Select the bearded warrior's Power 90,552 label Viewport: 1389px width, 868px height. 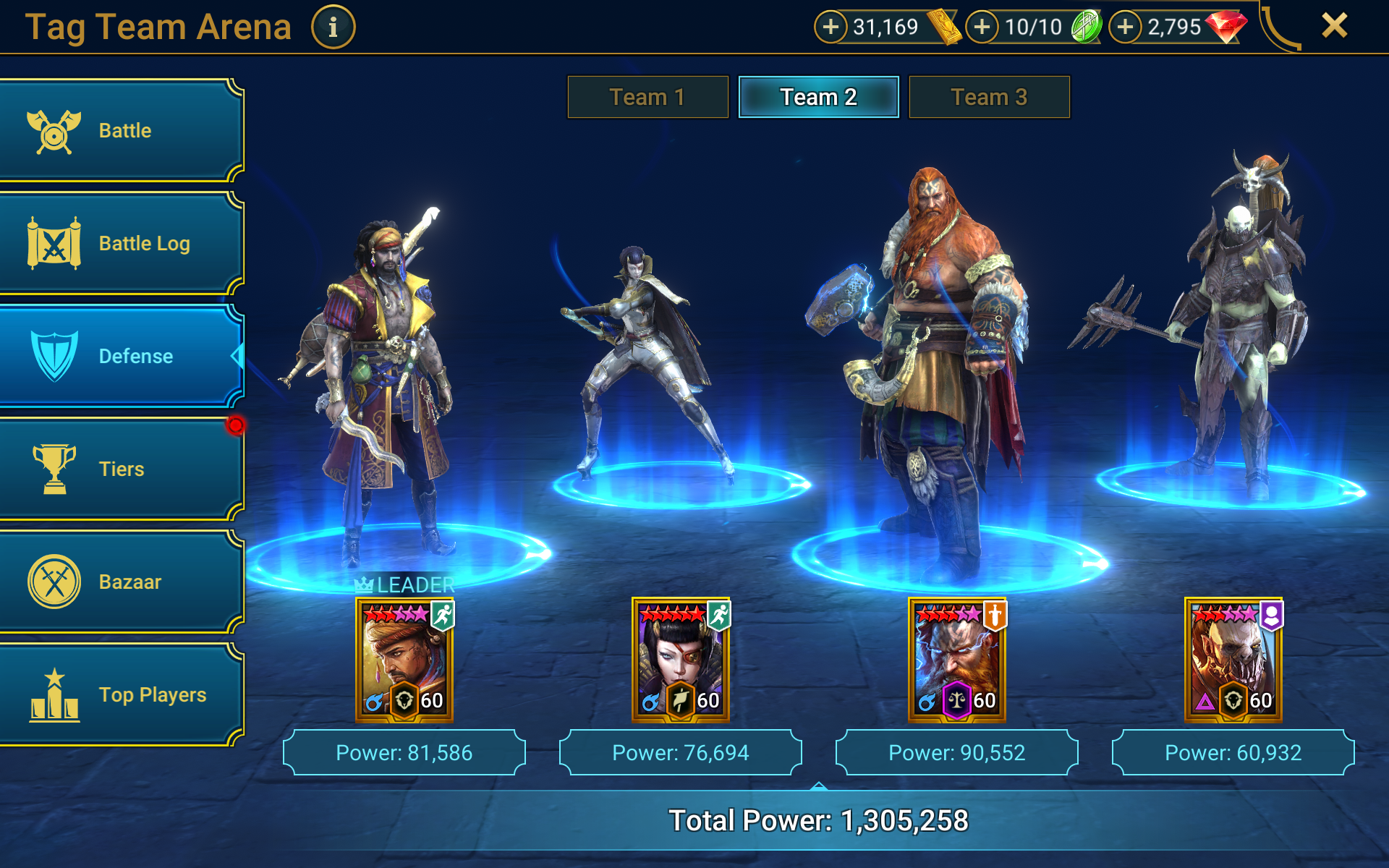pos(955,752)
